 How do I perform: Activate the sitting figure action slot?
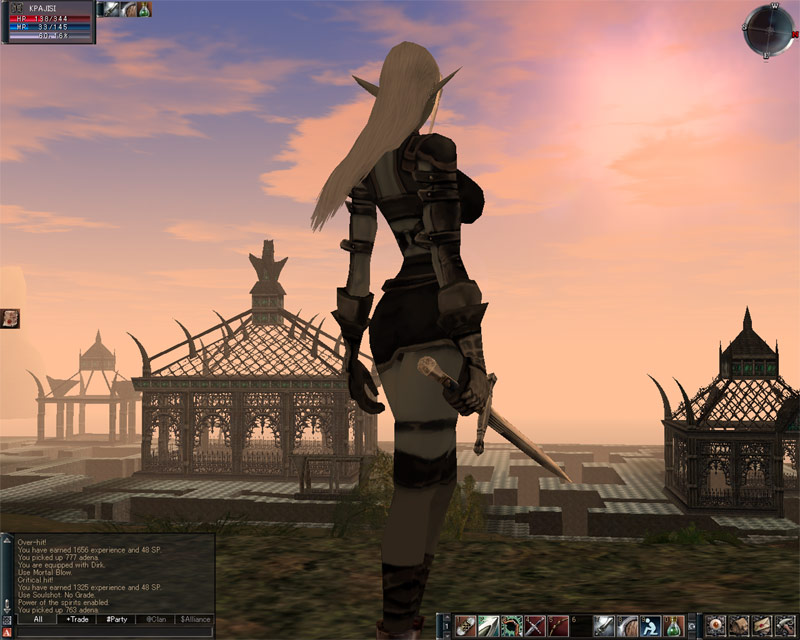tap(651, 626)
